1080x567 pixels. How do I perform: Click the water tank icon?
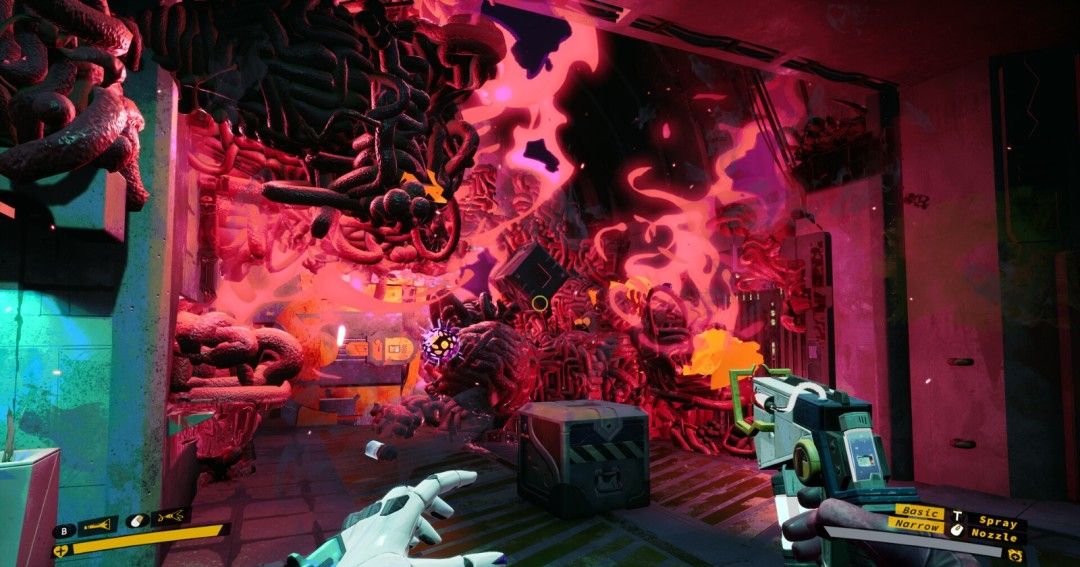(x=1014, y=554)
